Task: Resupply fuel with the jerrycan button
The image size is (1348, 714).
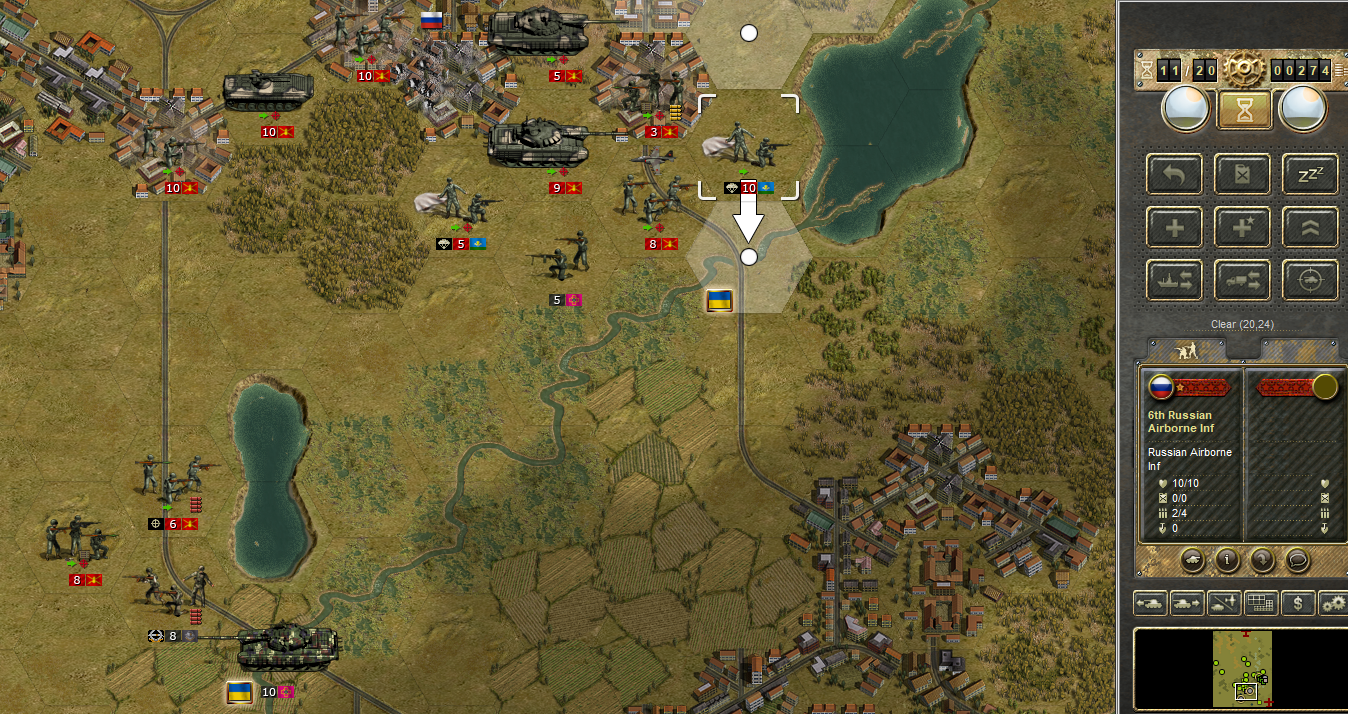Action: (x=1244, y=174)
